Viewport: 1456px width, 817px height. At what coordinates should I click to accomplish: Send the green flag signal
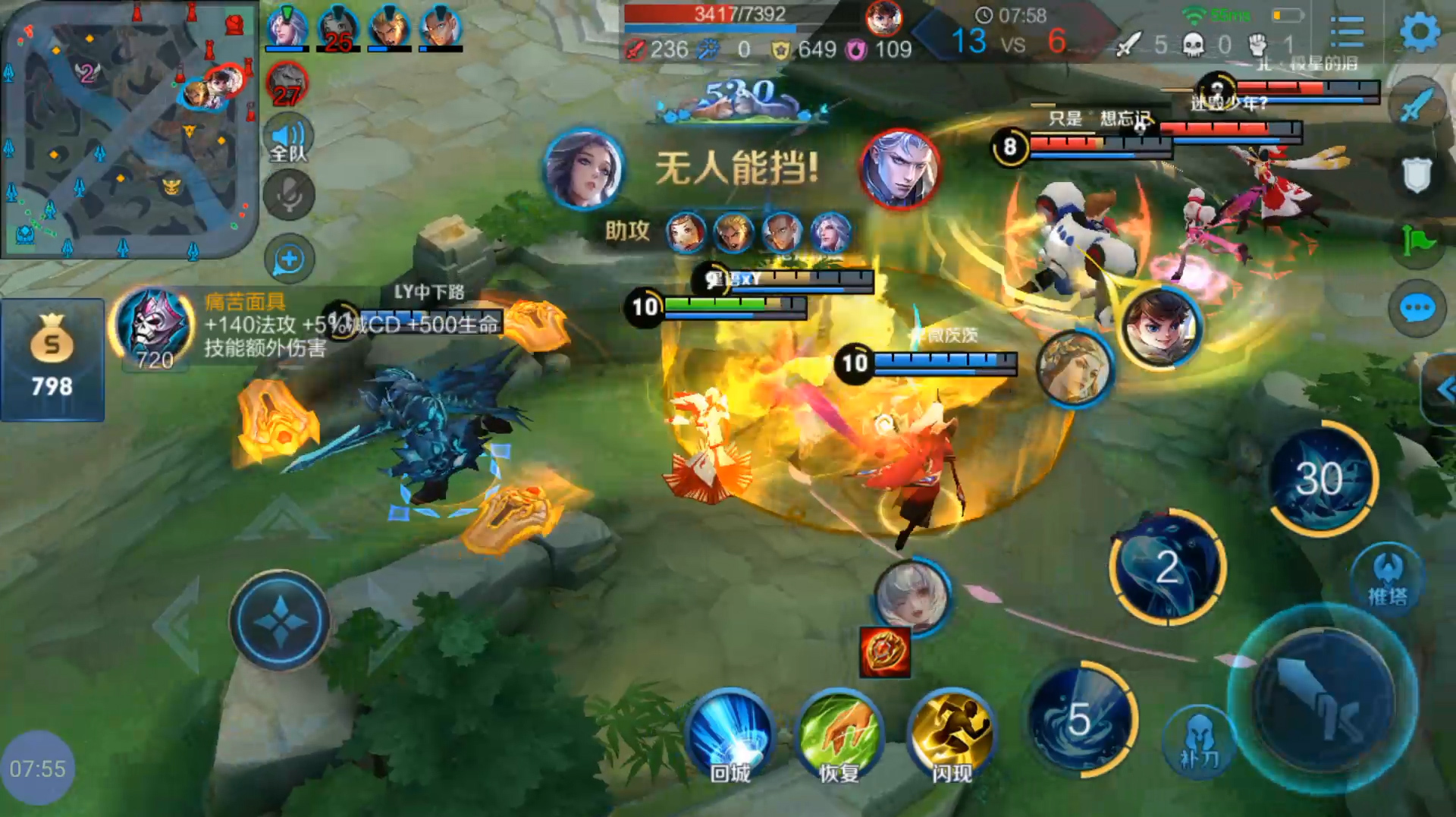1416,241
